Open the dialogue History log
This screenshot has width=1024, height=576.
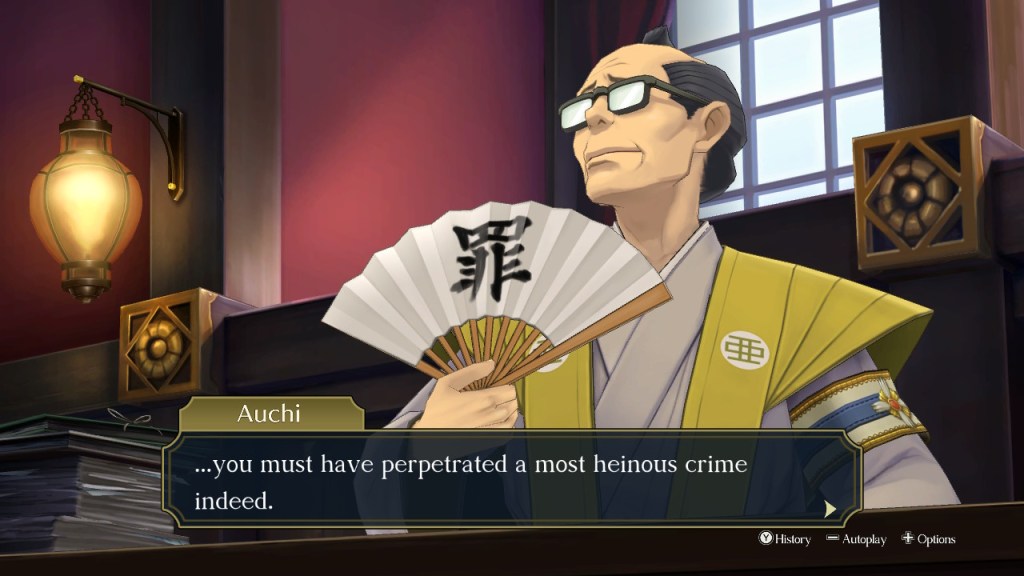point(785,539)
